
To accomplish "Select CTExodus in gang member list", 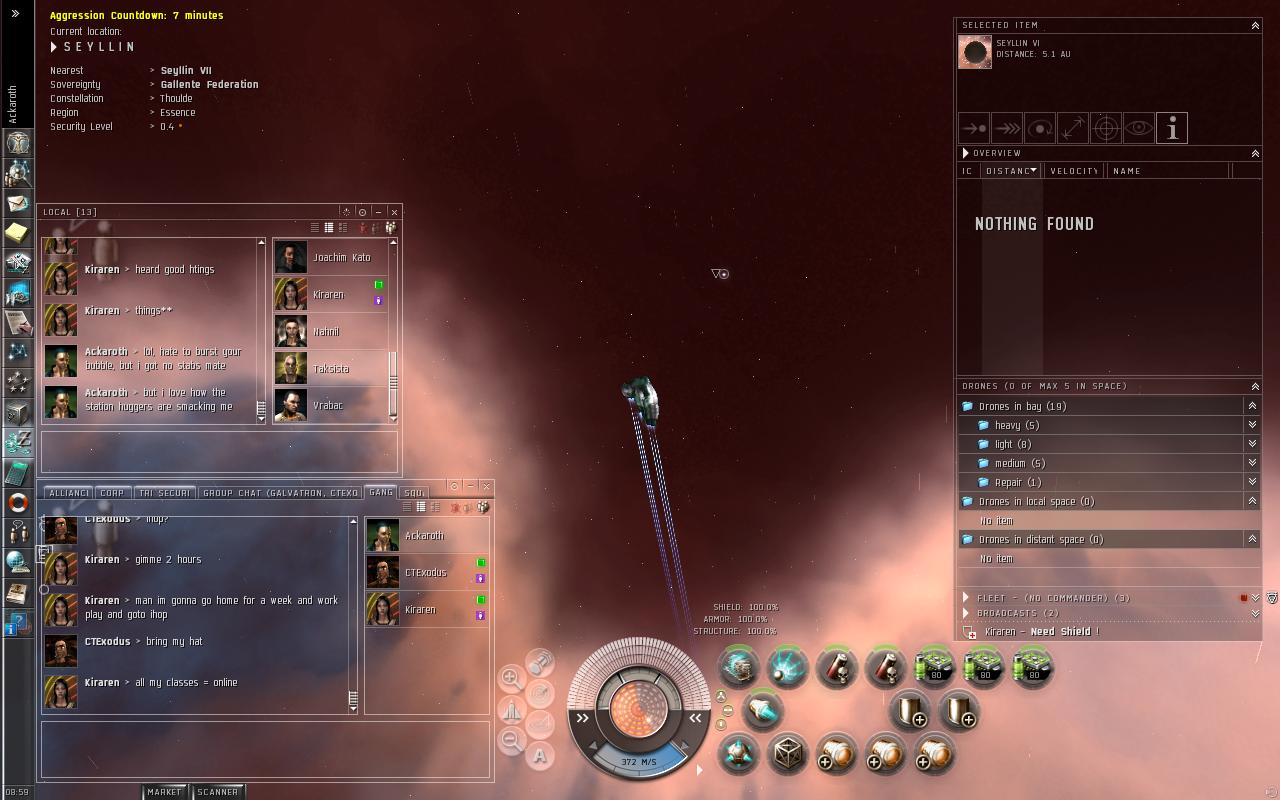I will pyautogui.click(x=425, y=573).
